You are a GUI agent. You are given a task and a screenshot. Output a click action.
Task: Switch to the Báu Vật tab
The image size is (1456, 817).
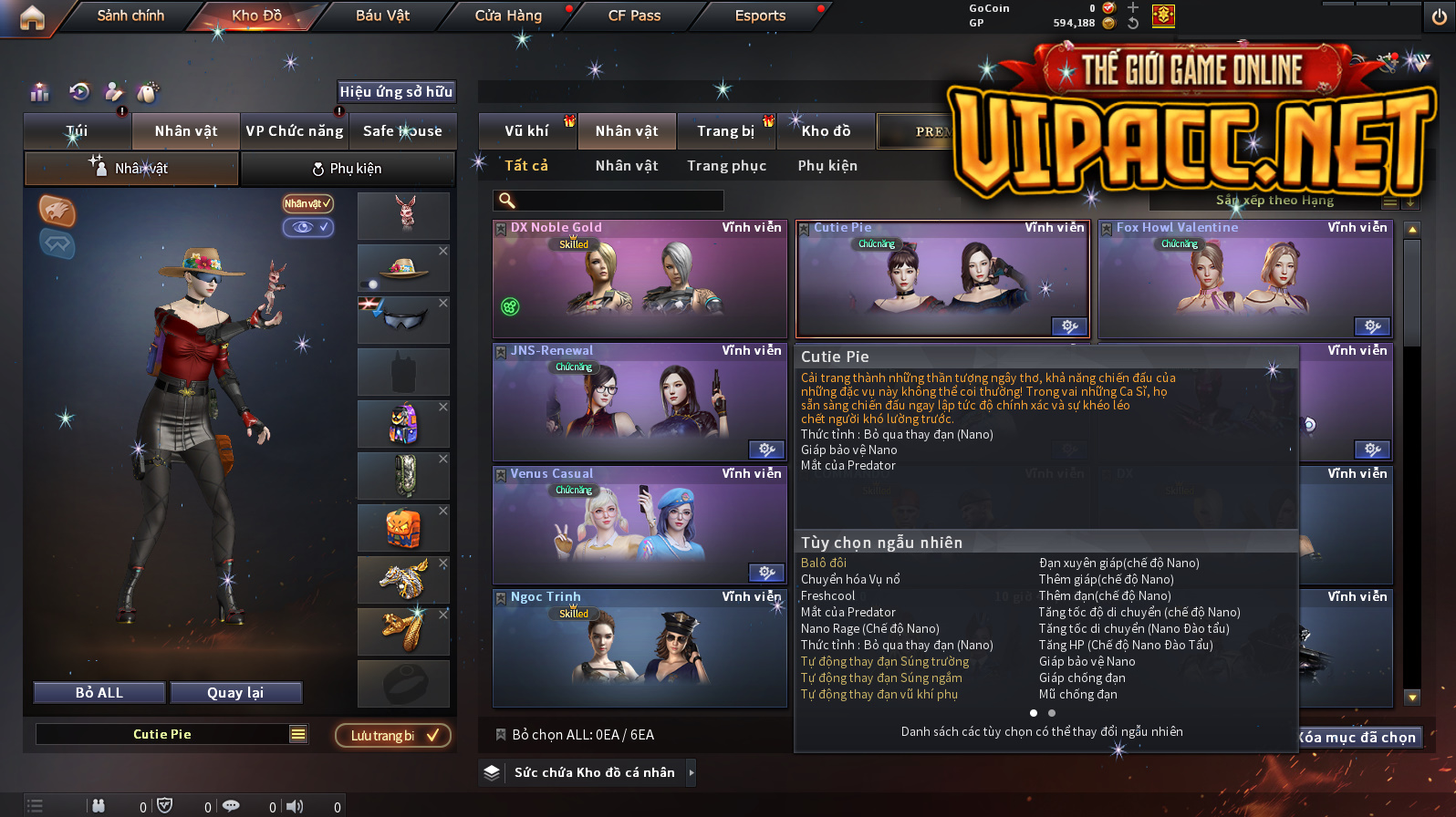(x=382, y=16)
